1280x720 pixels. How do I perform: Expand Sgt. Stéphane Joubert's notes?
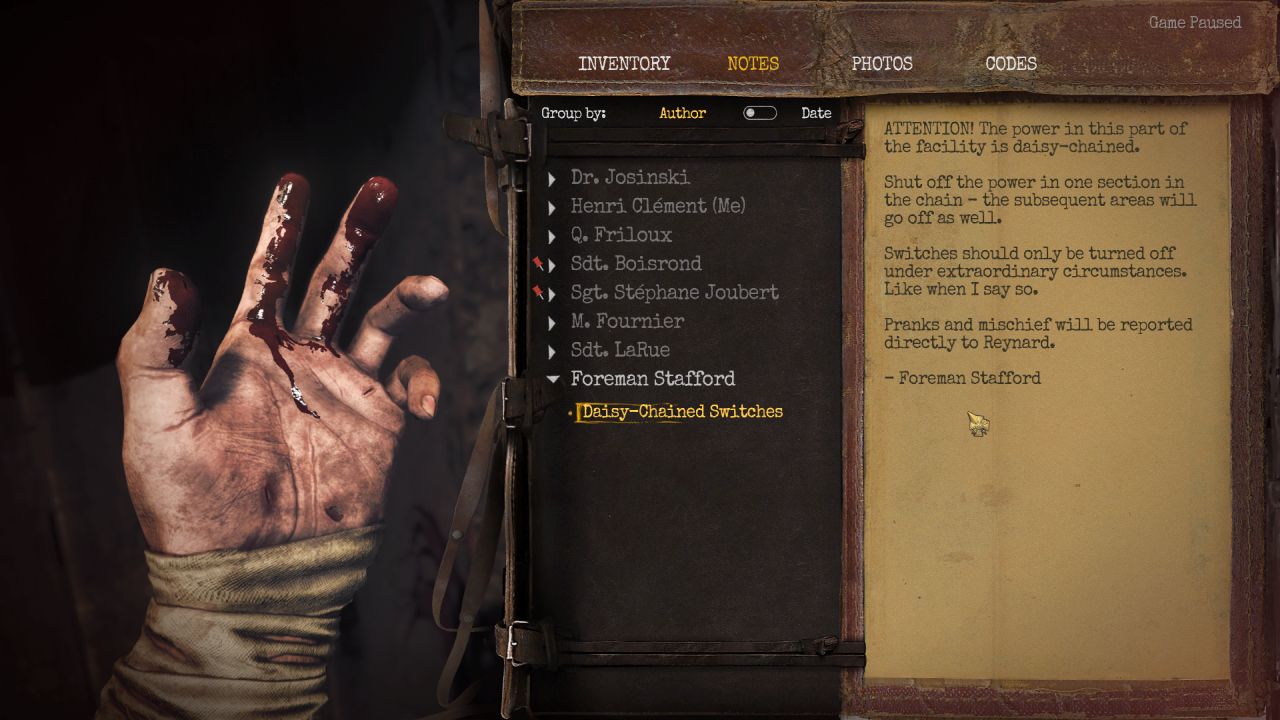coord(674,293)
